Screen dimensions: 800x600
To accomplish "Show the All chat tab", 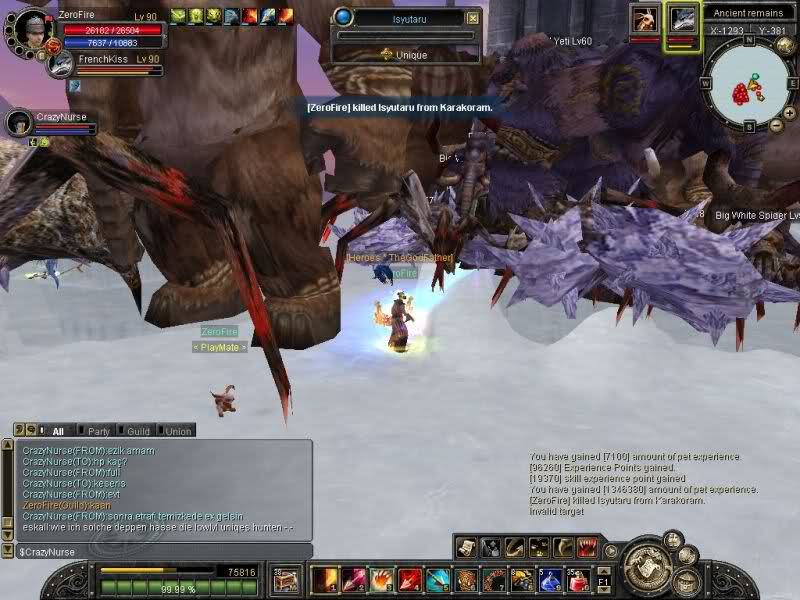I will tap(57, 431).
